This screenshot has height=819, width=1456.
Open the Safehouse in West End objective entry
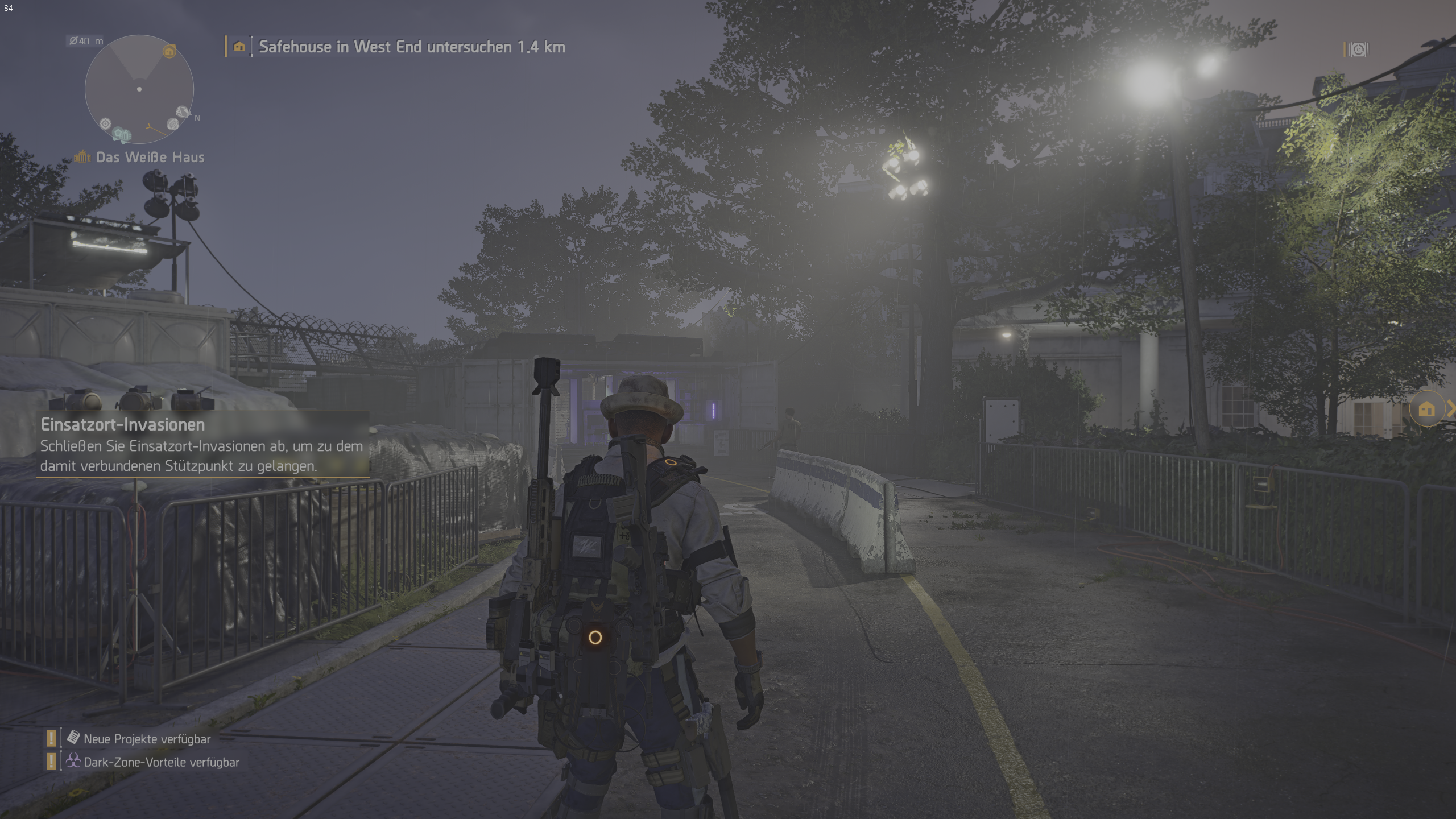[411, 47]
